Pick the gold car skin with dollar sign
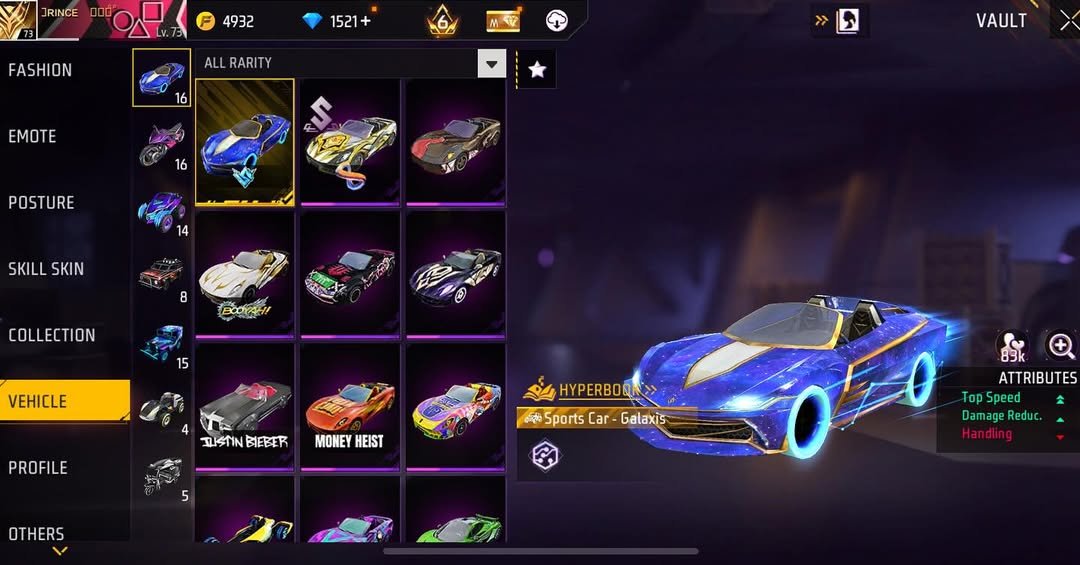The width and height of the screenshot is (1080, 565). coord(350,141)
